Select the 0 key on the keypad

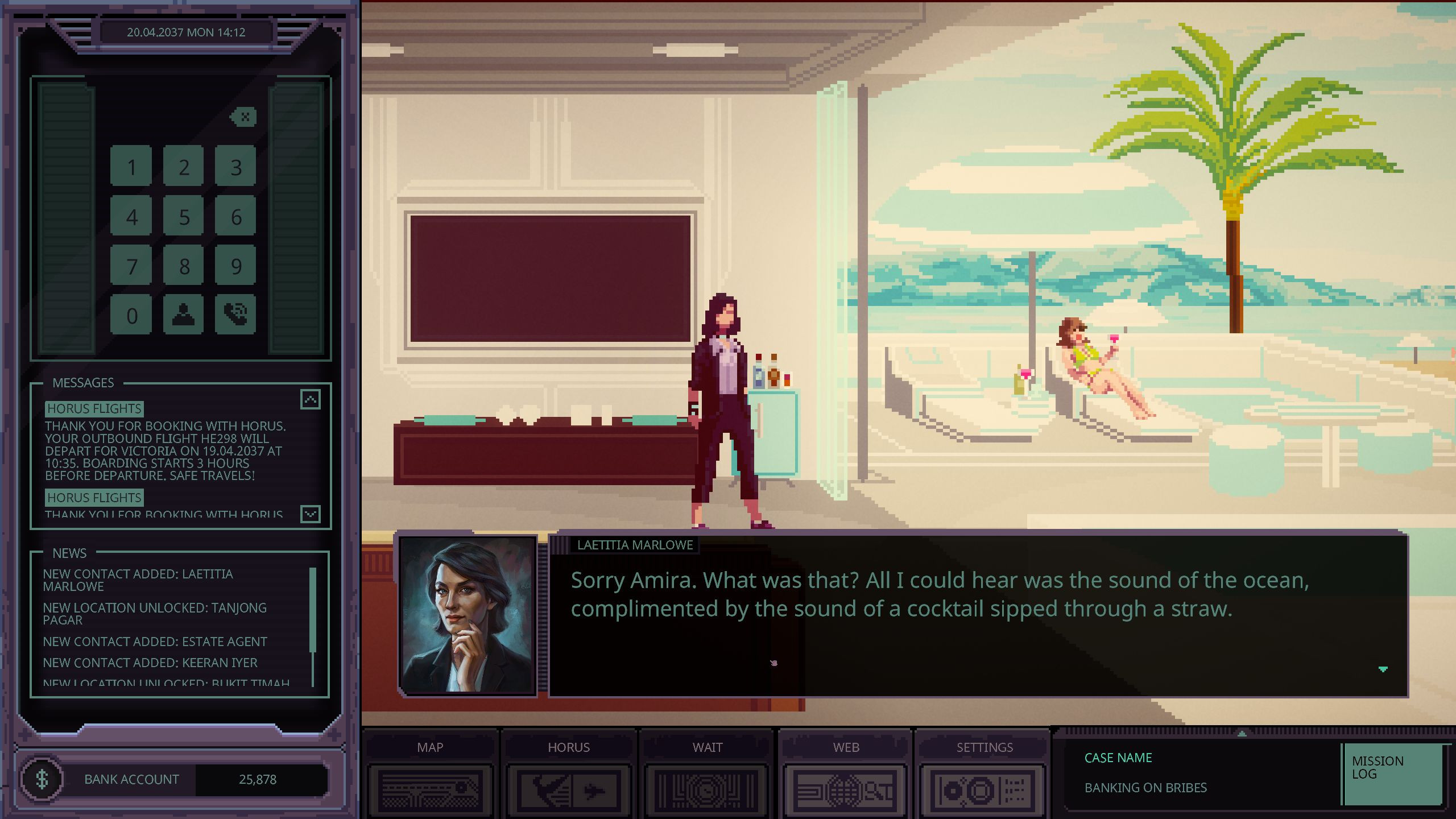(x=131, y=315)
